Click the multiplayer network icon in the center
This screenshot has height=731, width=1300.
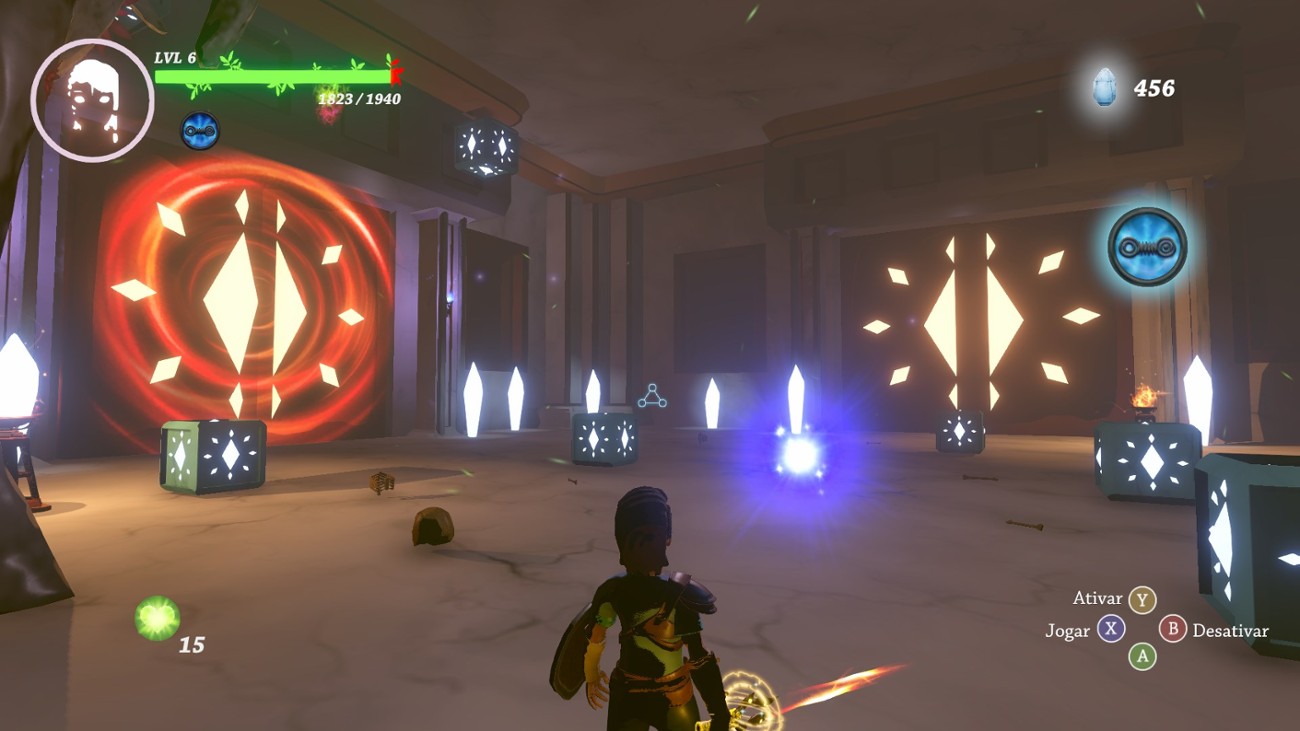pyautogui.click(x=653, y=398)
